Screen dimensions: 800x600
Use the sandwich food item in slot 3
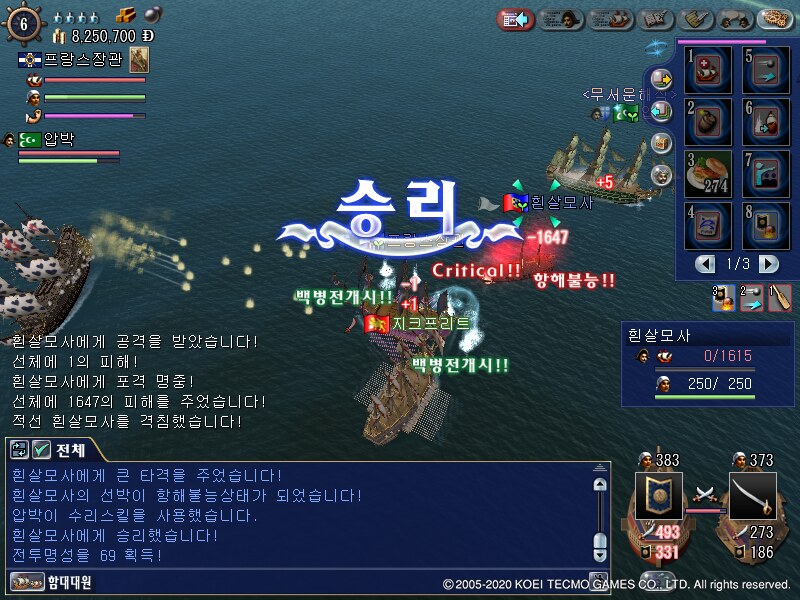pyautogui.click(x=706, y=174)
